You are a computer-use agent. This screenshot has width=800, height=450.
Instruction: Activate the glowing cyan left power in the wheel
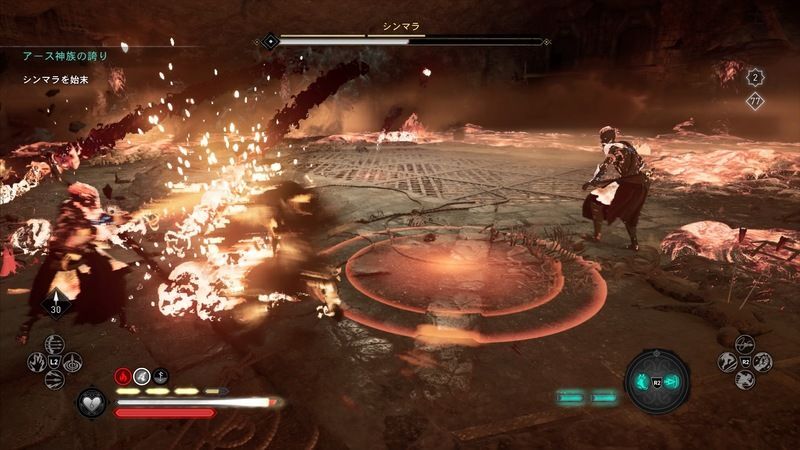[x=642, y=382]
